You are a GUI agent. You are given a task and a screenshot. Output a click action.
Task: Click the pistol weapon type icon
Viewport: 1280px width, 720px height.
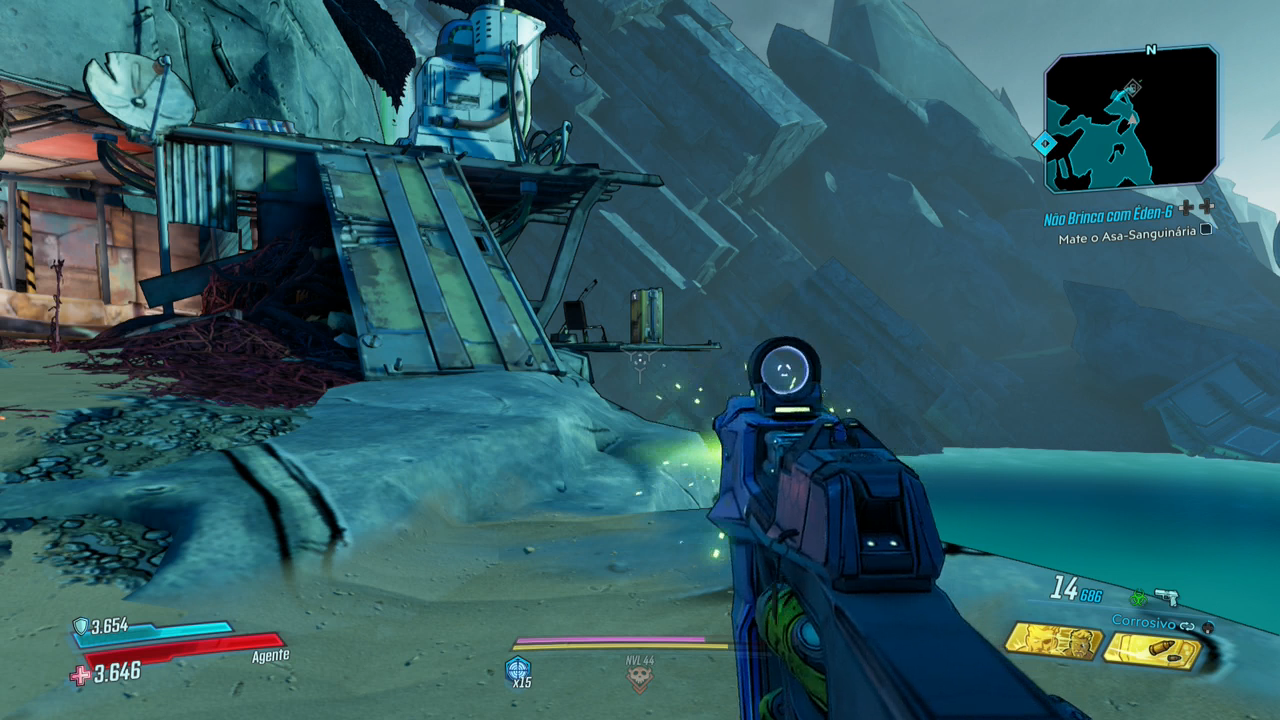tap(1166, 597)
